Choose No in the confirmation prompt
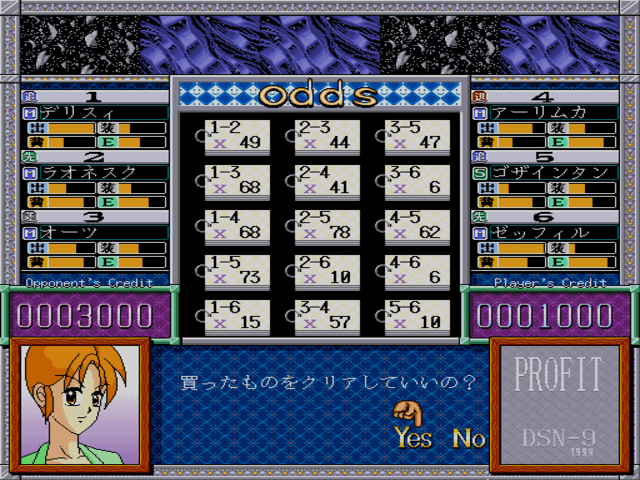This screenshot has width=640, height=480. pyautogui.click(x=468, y=437)
